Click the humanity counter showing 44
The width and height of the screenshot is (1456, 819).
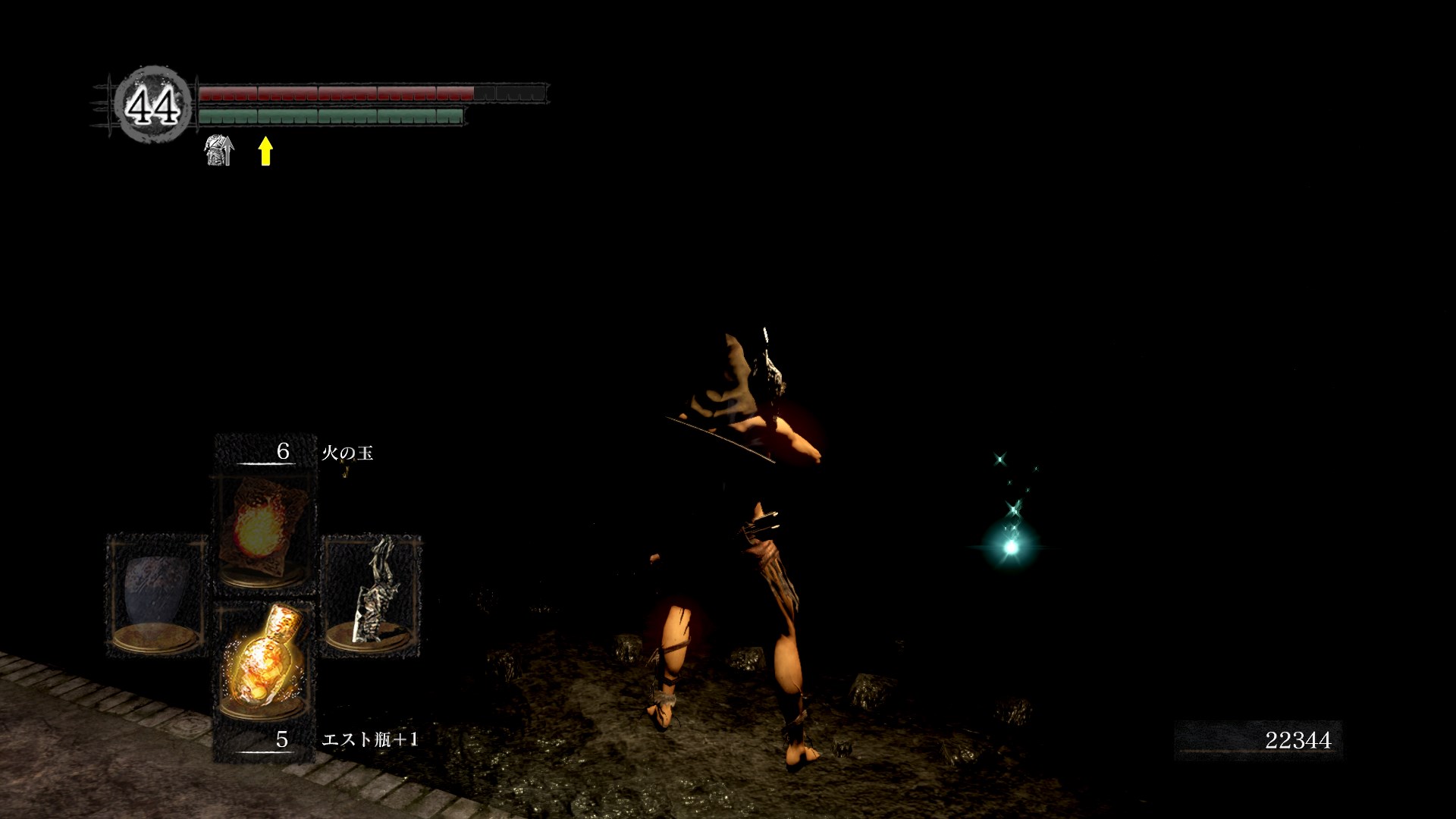click(x=153, y=105)
